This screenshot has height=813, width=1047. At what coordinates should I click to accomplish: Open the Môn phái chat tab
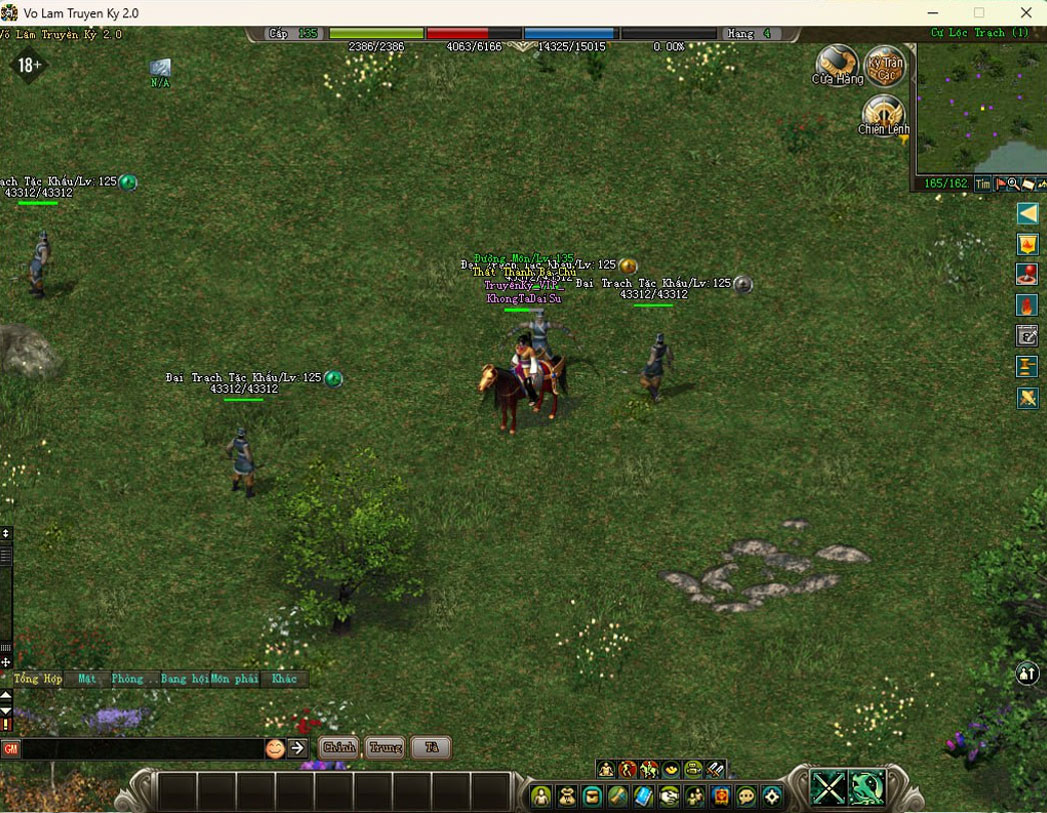click(234, 678)
